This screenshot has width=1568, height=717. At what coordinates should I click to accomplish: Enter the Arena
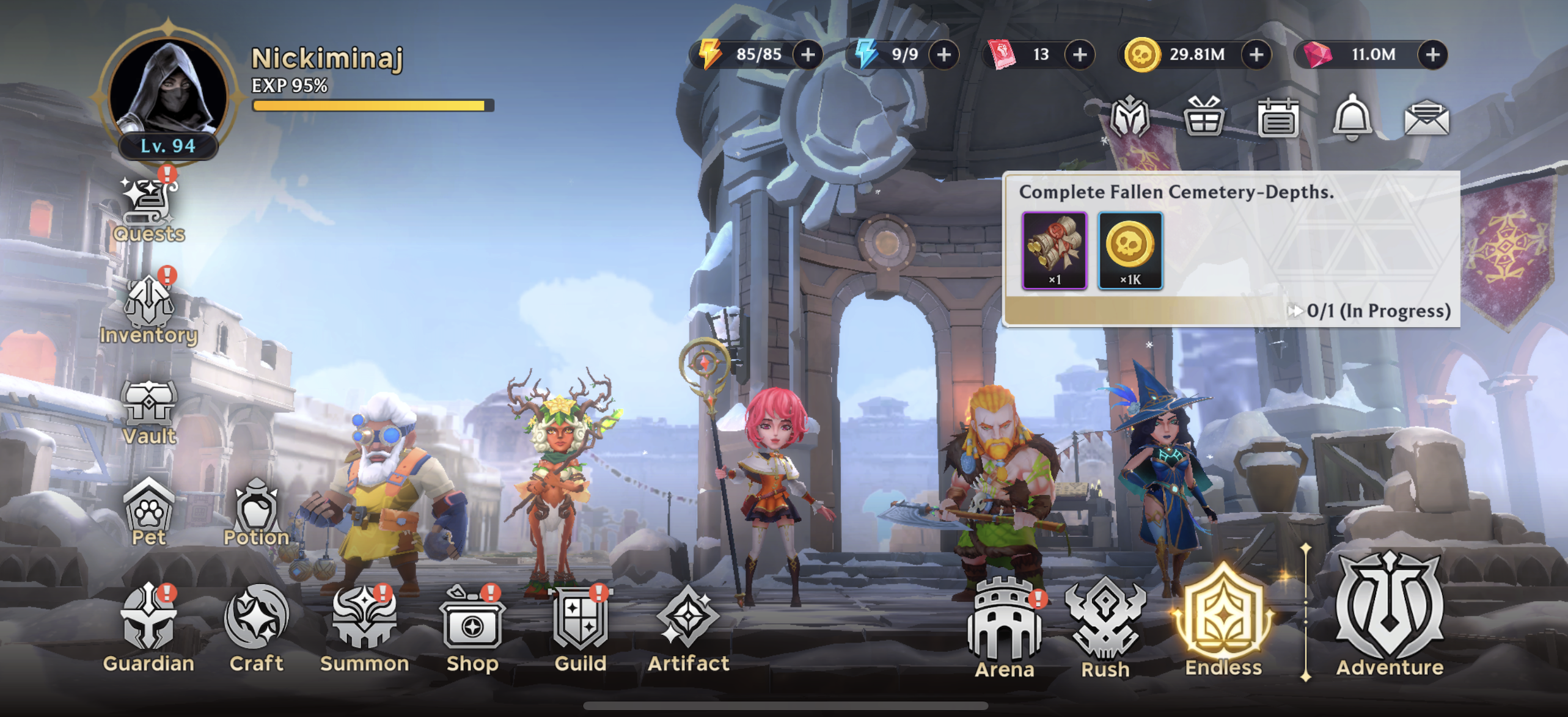pos(1005,629)
